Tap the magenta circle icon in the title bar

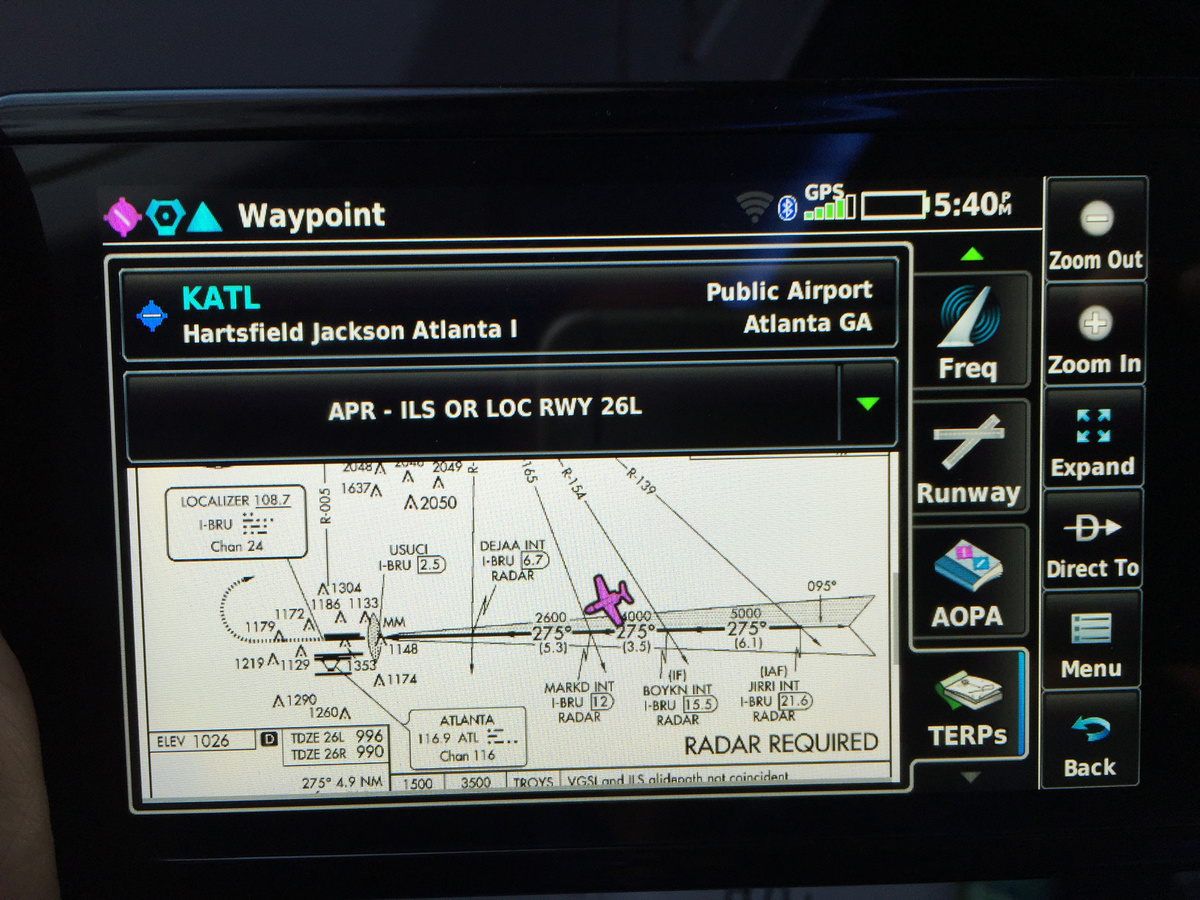(122, 216)
